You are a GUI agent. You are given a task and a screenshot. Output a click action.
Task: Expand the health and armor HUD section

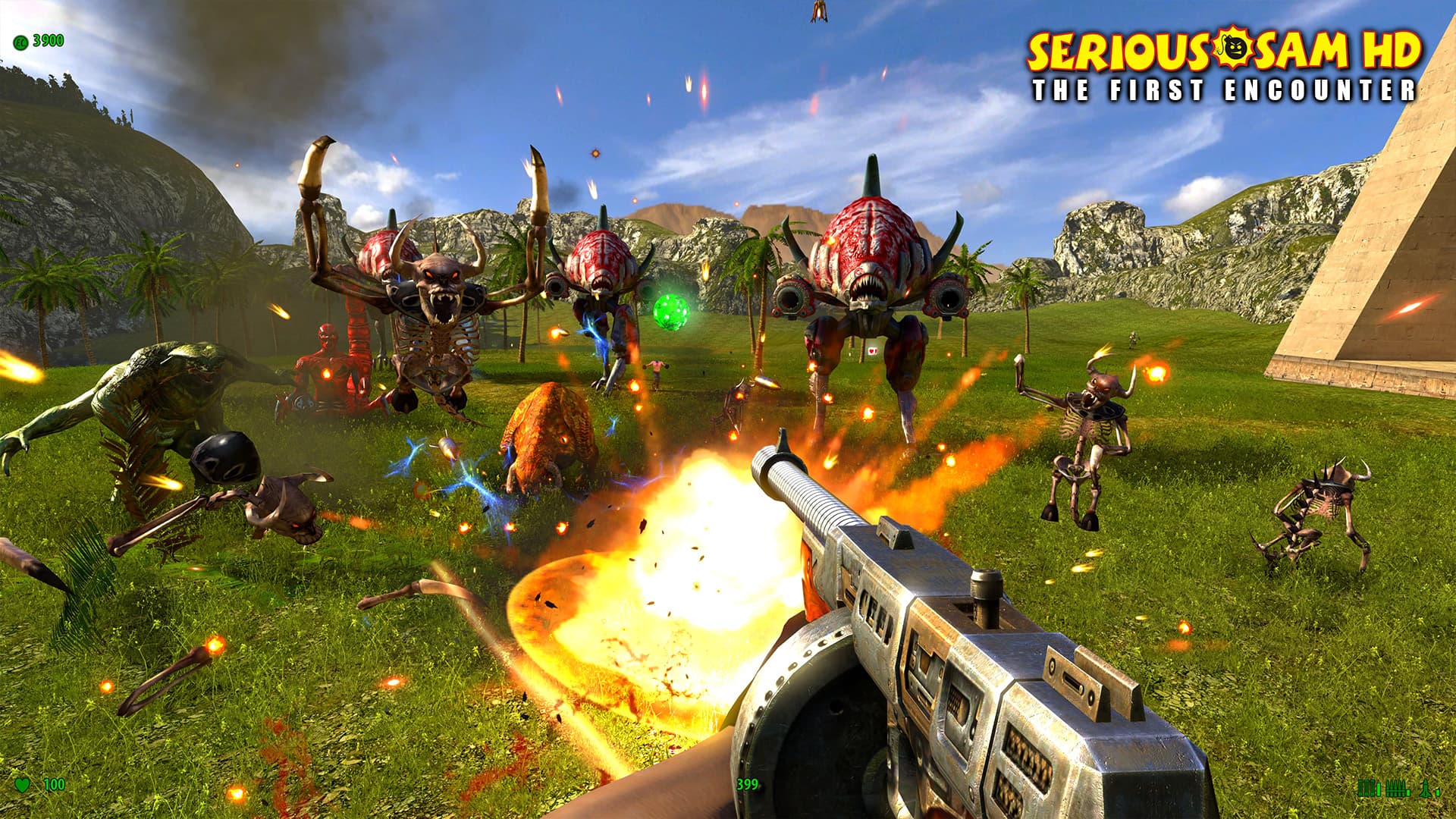[x=36, y=783]
